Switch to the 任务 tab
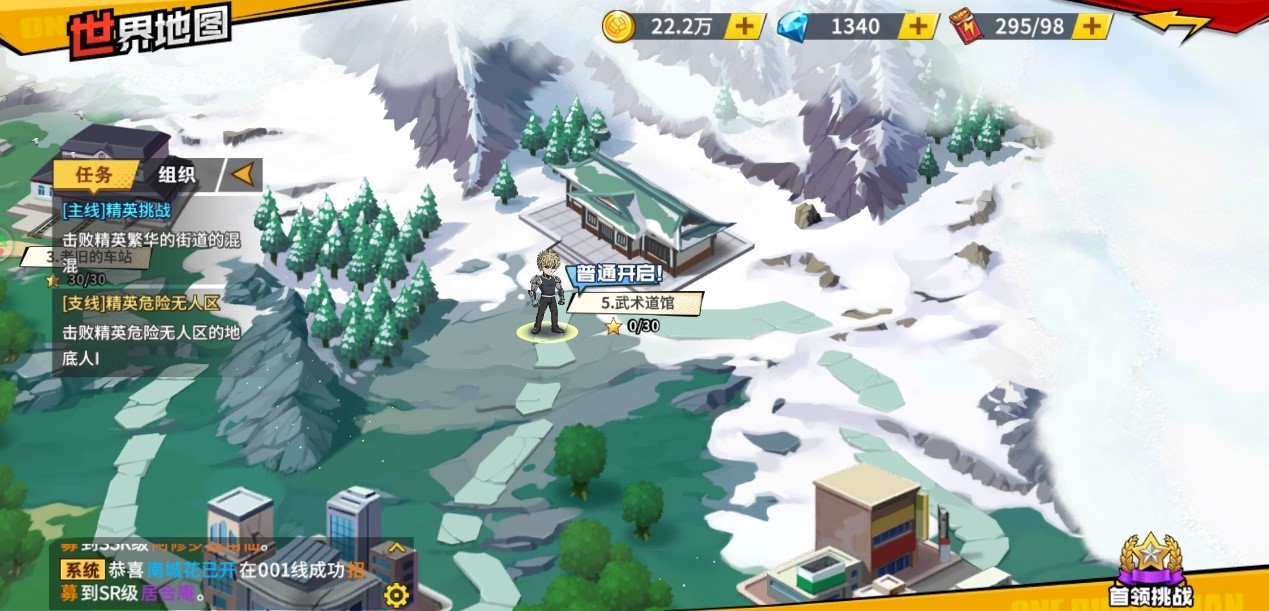Screen dimensions: 1269x611 pyautogui.click(x=94, y=175)
